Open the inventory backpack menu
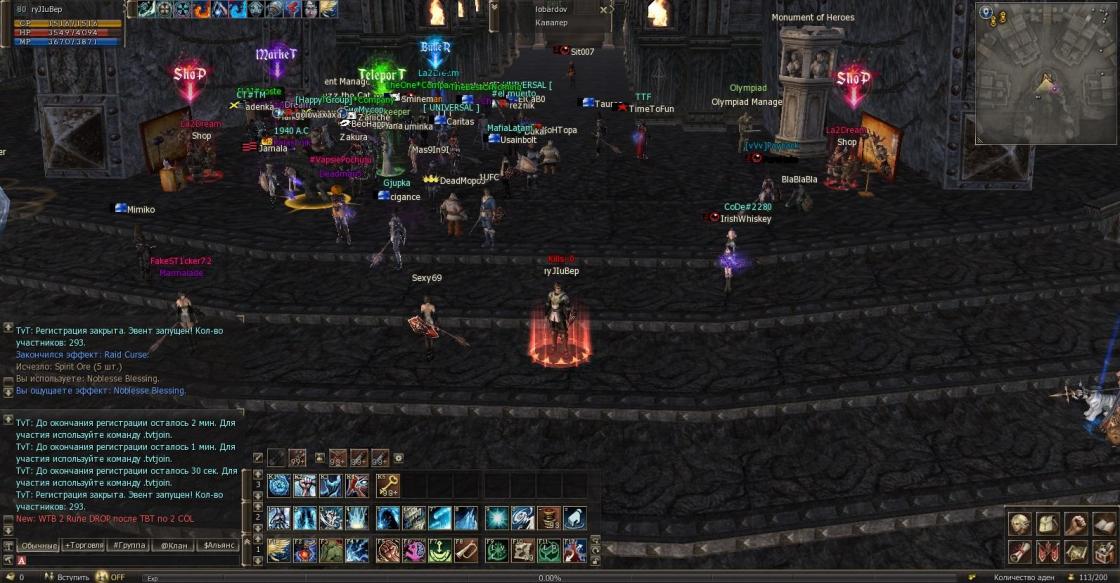1120x583 pixels. pos(1047,524)
